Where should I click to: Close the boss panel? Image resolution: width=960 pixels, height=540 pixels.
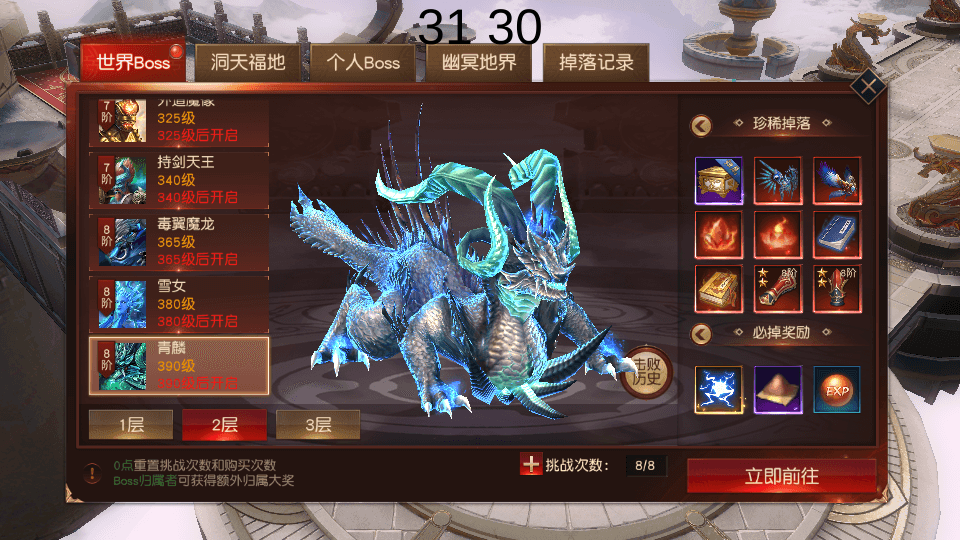867,86
